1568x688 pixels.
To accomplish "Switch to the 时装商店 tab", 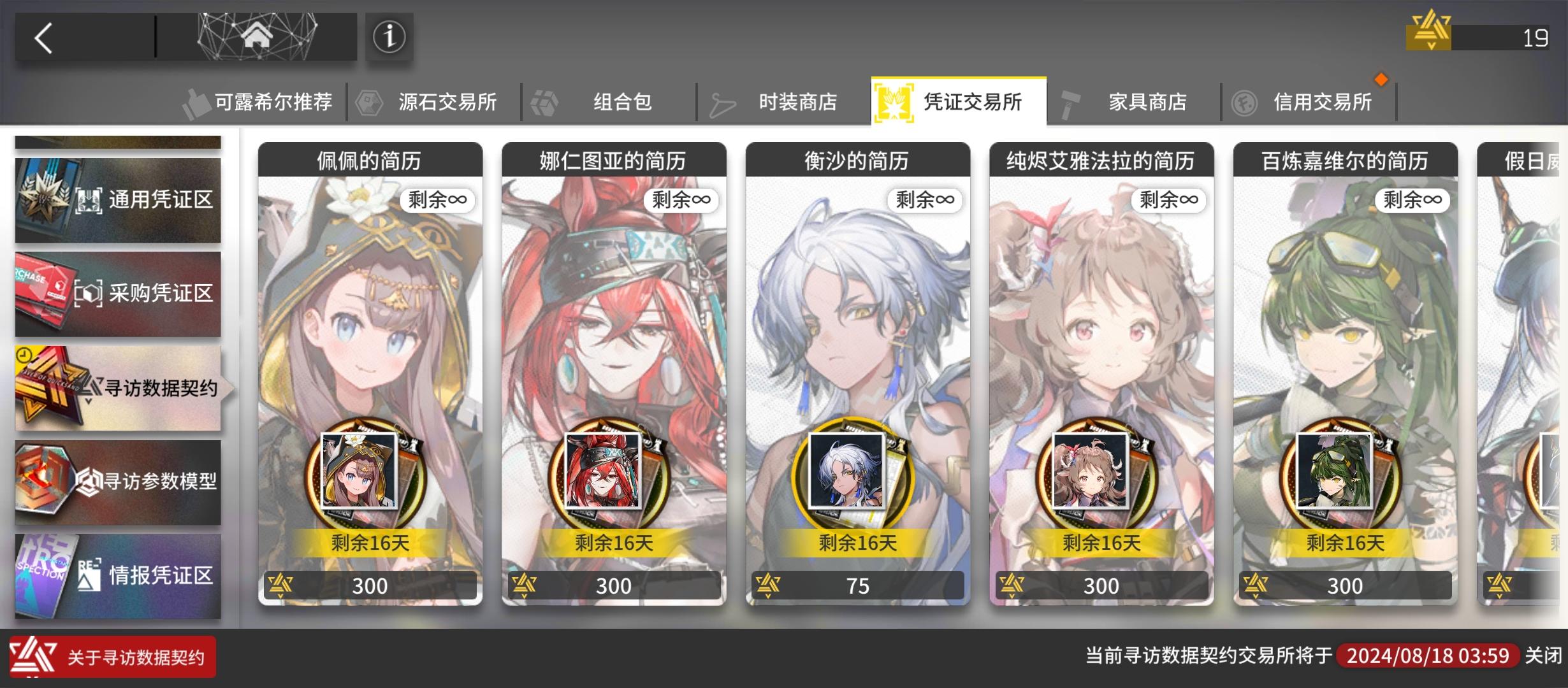I will tap(796, 102).
